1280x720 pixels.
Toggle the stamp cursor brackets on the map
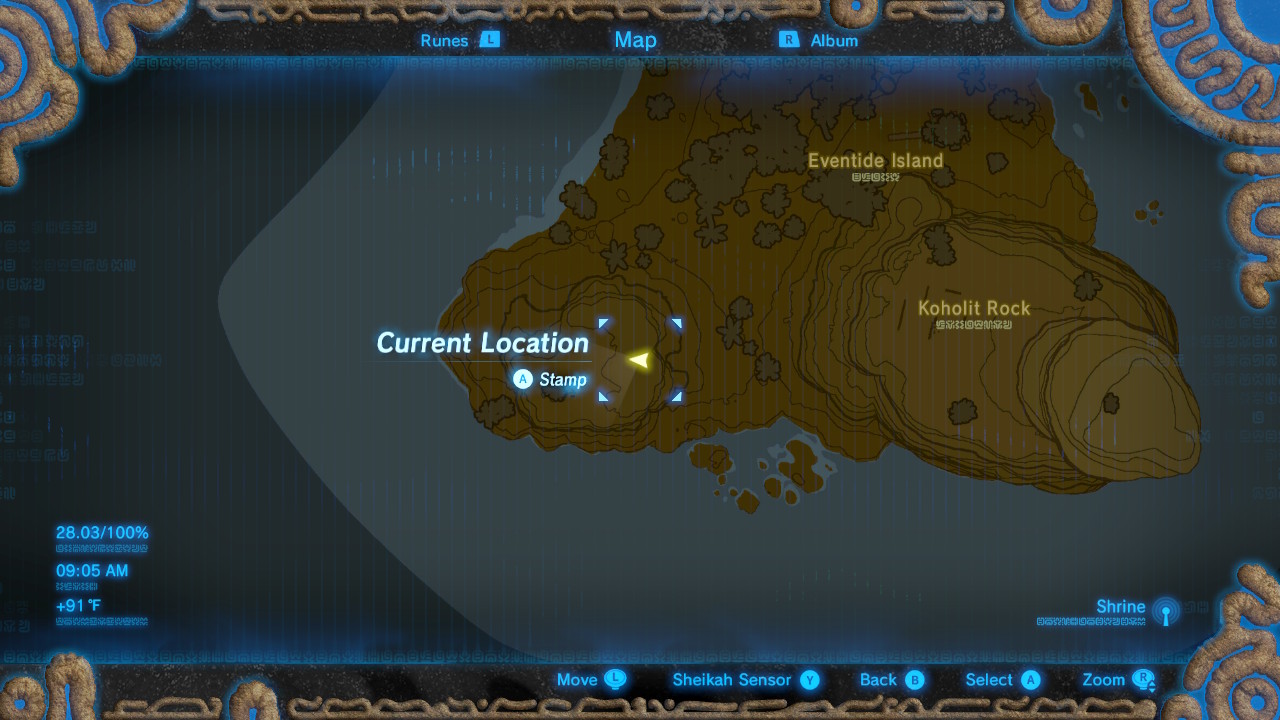click(x=640, y=360)
